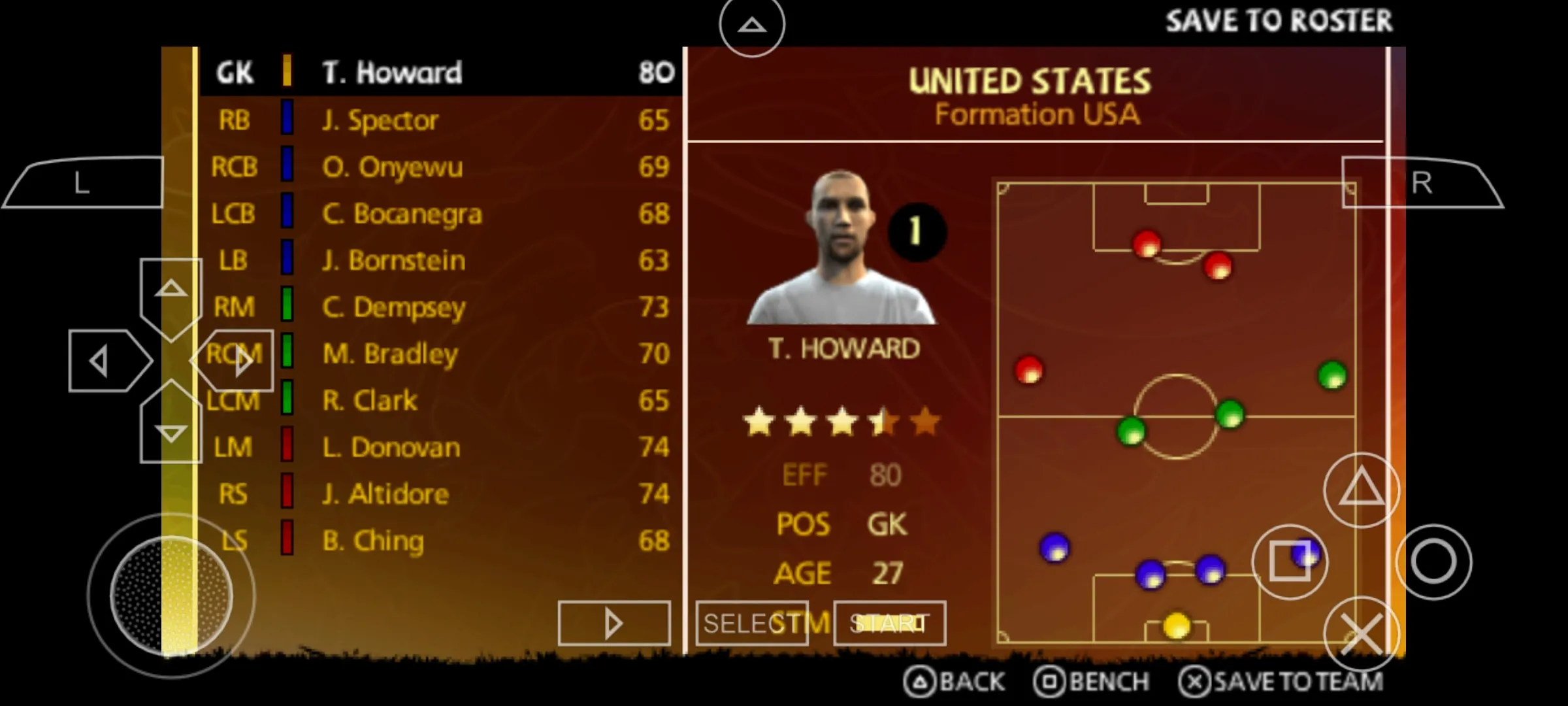Tap the on-screen cross button
The image size is (1568, 706).
click(1361, 634)
